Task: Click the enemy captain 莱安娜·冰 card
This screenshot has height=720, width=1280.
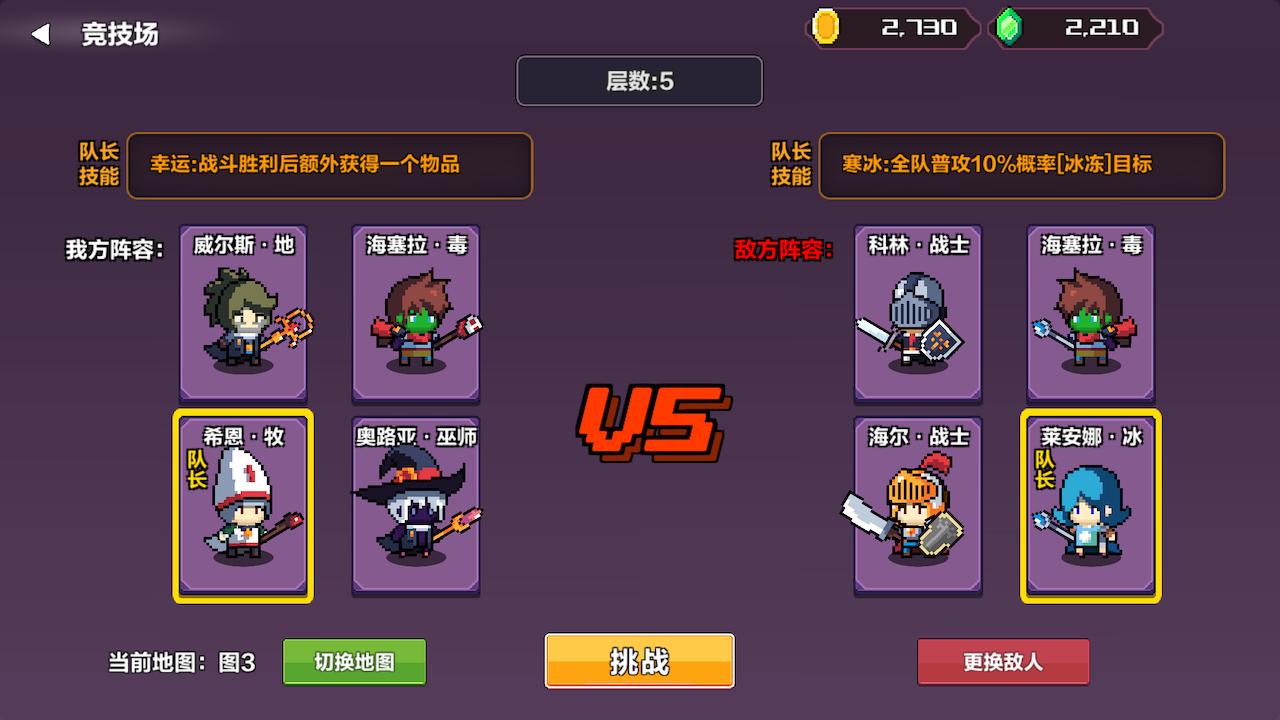Action: pos(1090,505)
